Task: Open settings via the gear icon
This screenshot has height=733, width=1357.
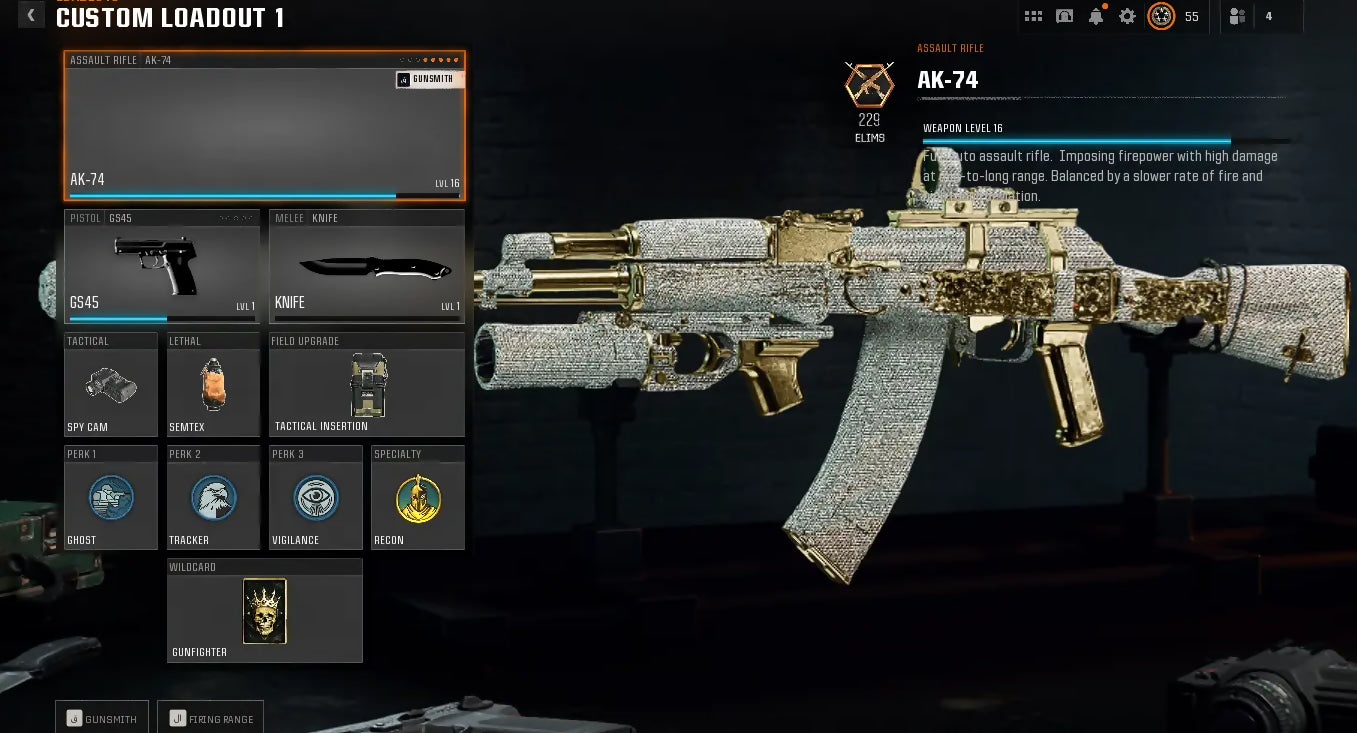Action: (x=1127, y=16)
